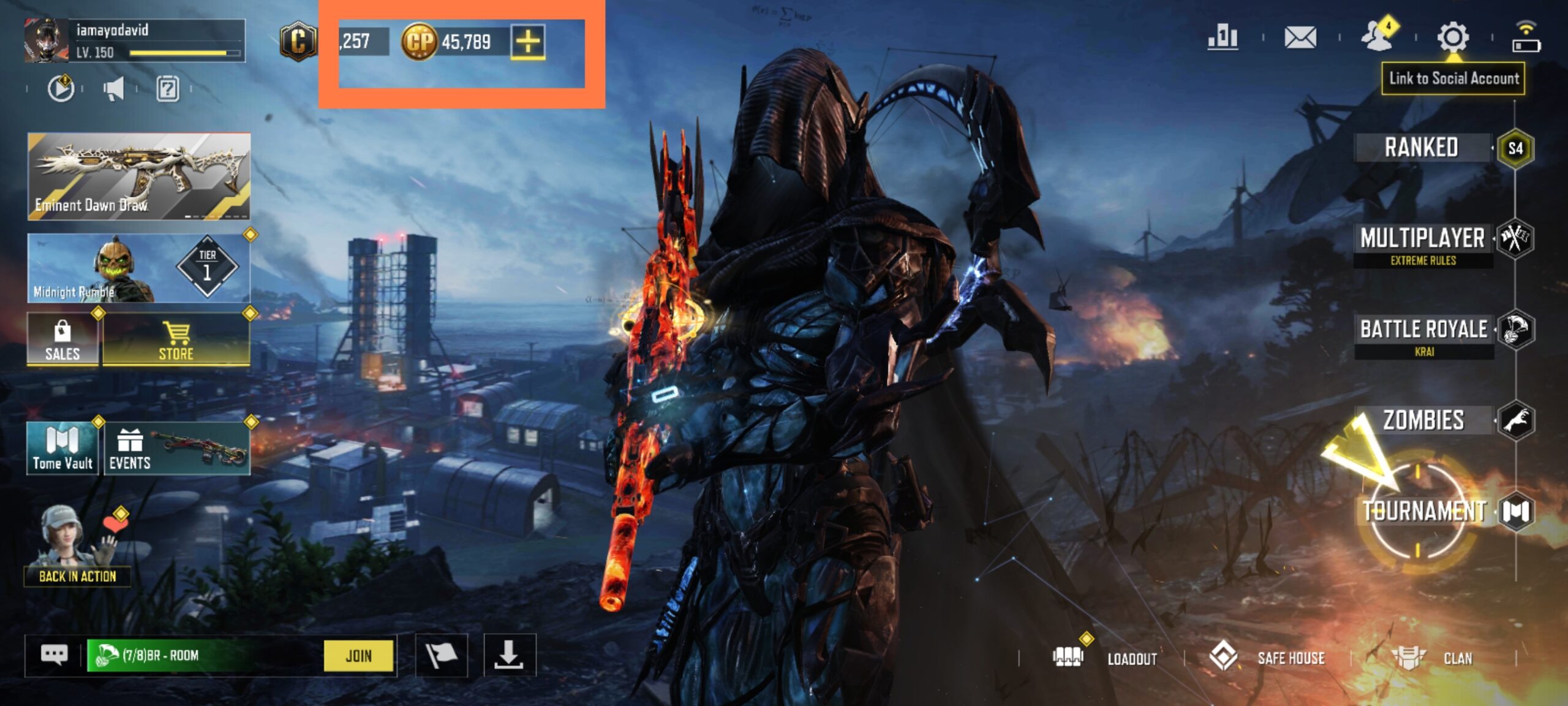Open the leaderboard bar-chart icon
Image resolution: width=1568 pixels, height=706 pixels.
[x=1223, y=37]
